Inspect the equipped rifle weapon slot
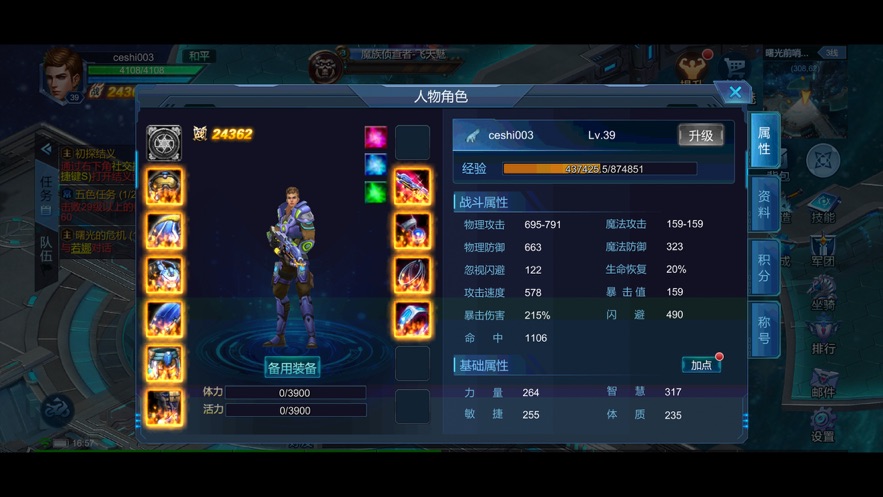 [412, 187]
